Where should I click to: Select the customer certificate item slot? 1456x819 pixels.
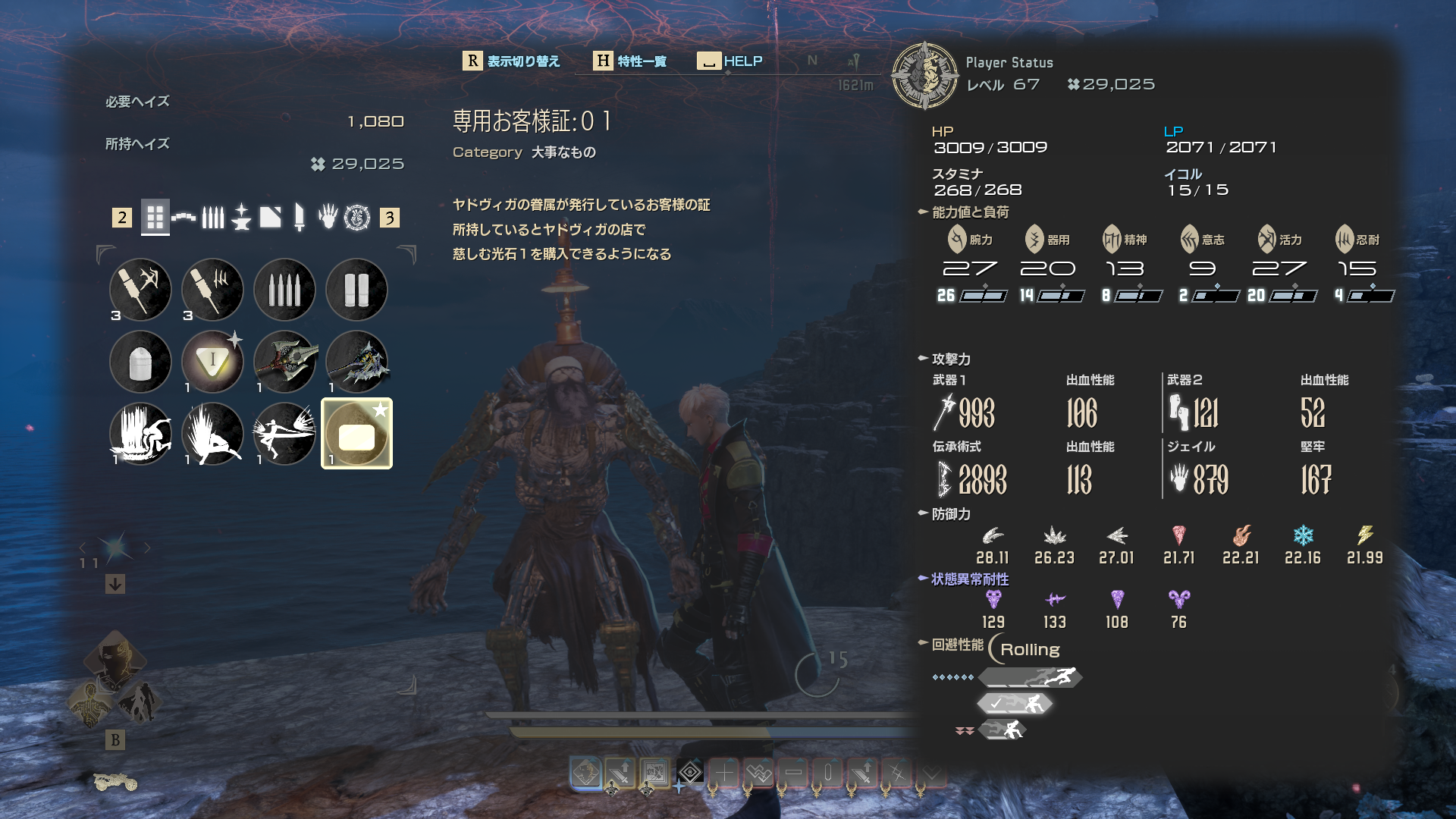tap(356, 434)
